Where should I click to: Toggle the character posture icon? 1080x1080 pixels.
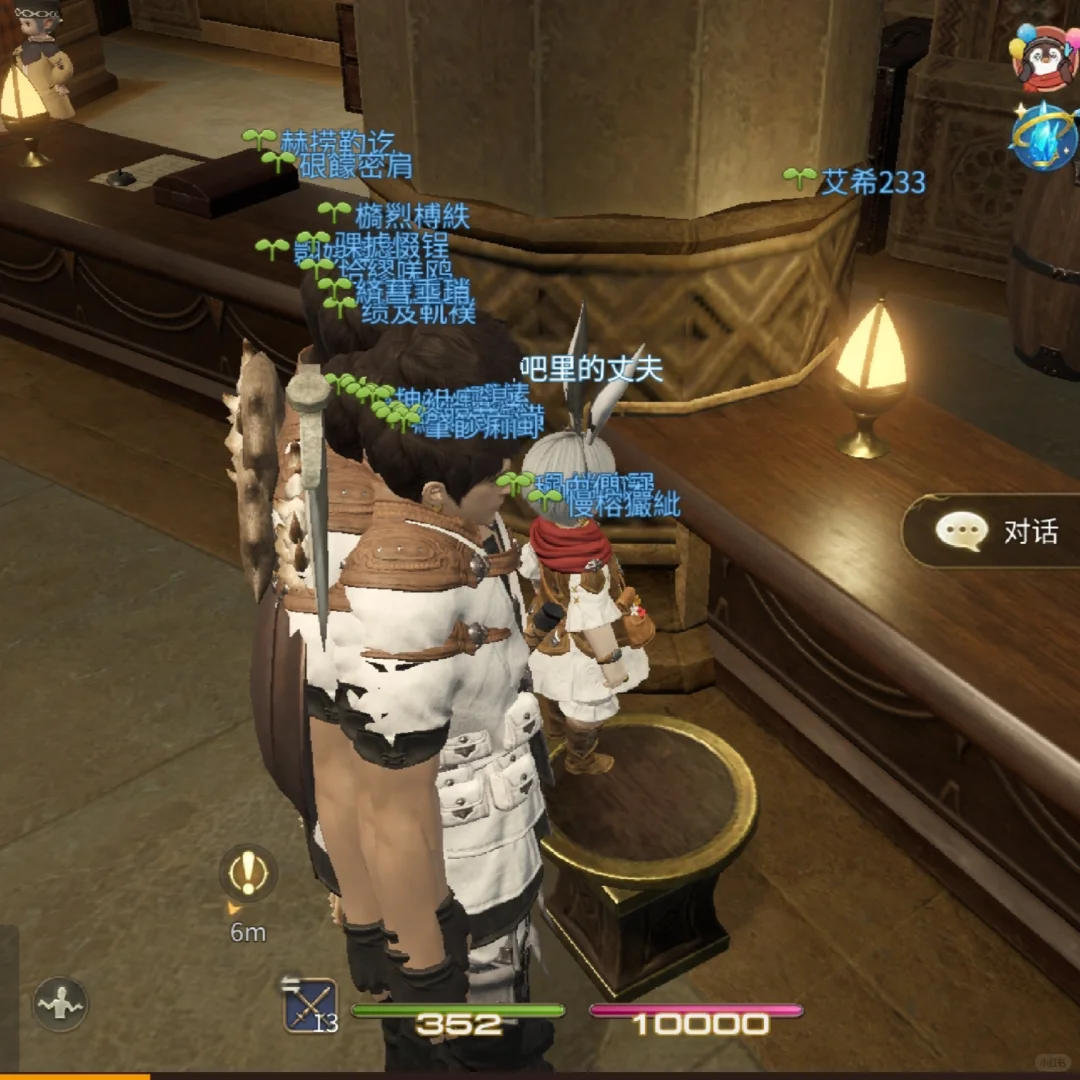coord(60,1003)
